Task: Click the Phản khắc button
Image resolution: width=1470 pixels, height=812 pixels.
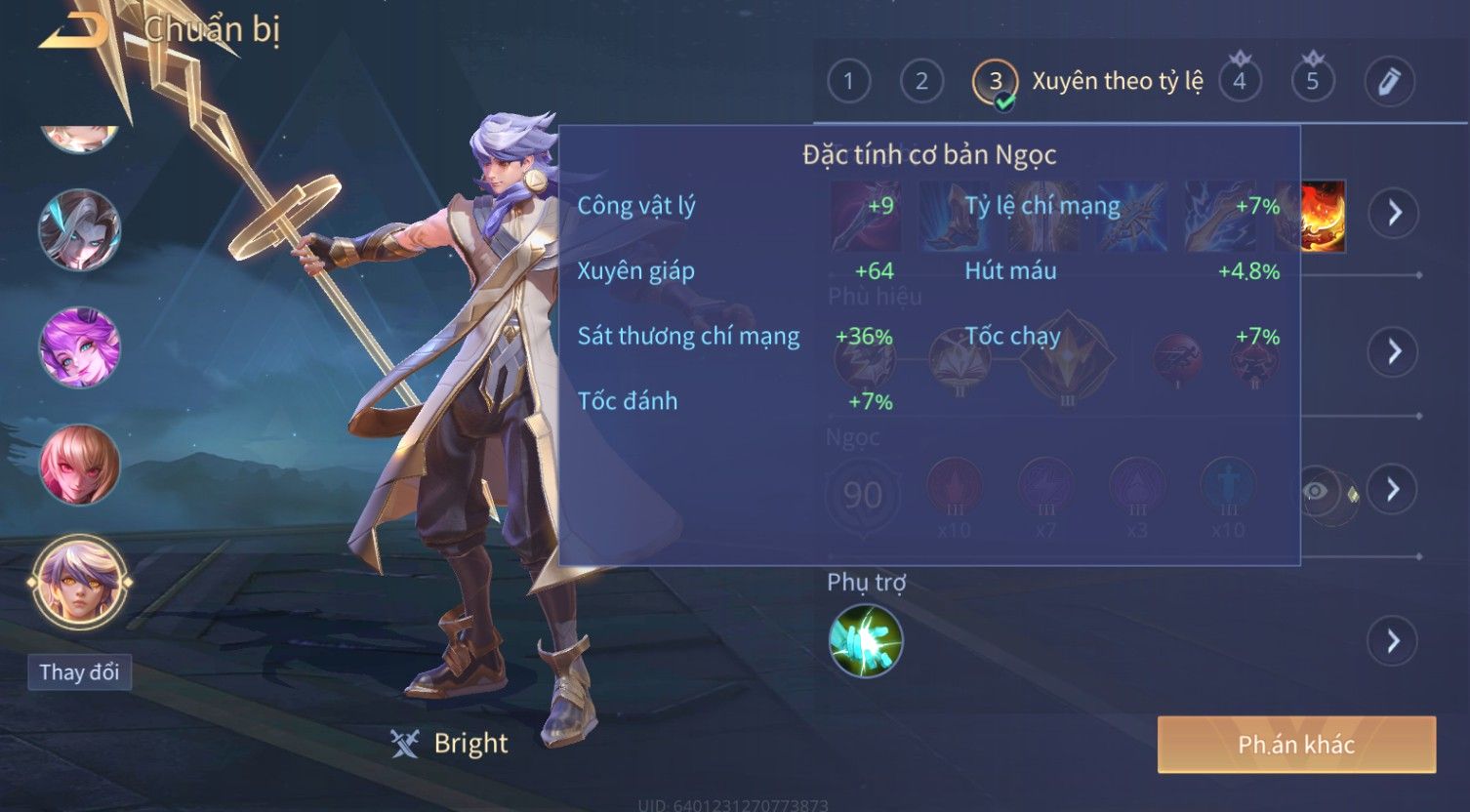Action: 1296,745
